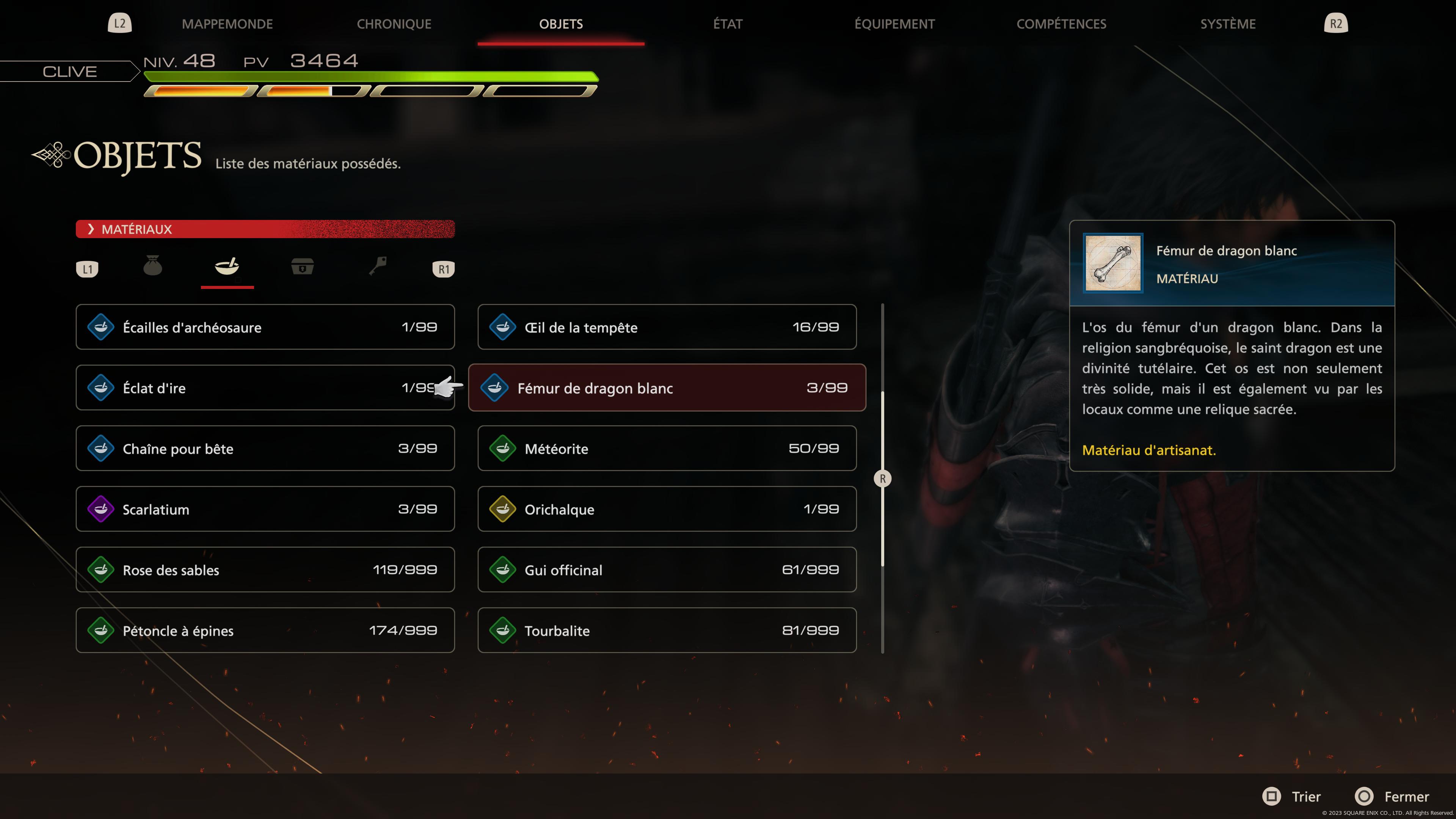
Task: Select Œil de la tempête row
Action: [x=667, y=327]
